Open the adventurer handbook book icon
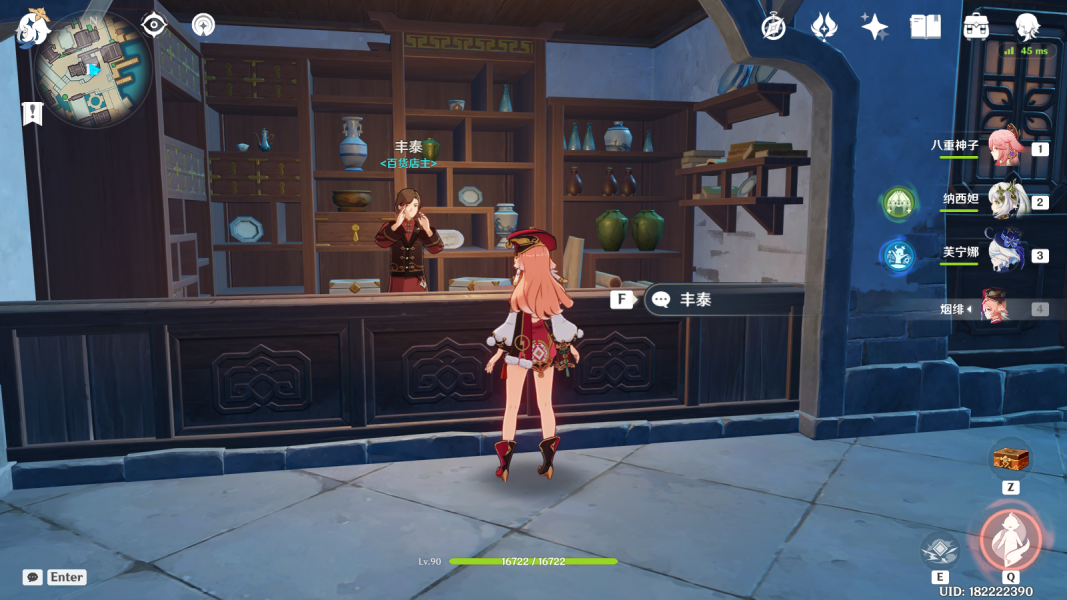Viewport: 1067px width, 600px height. point(925,27)
